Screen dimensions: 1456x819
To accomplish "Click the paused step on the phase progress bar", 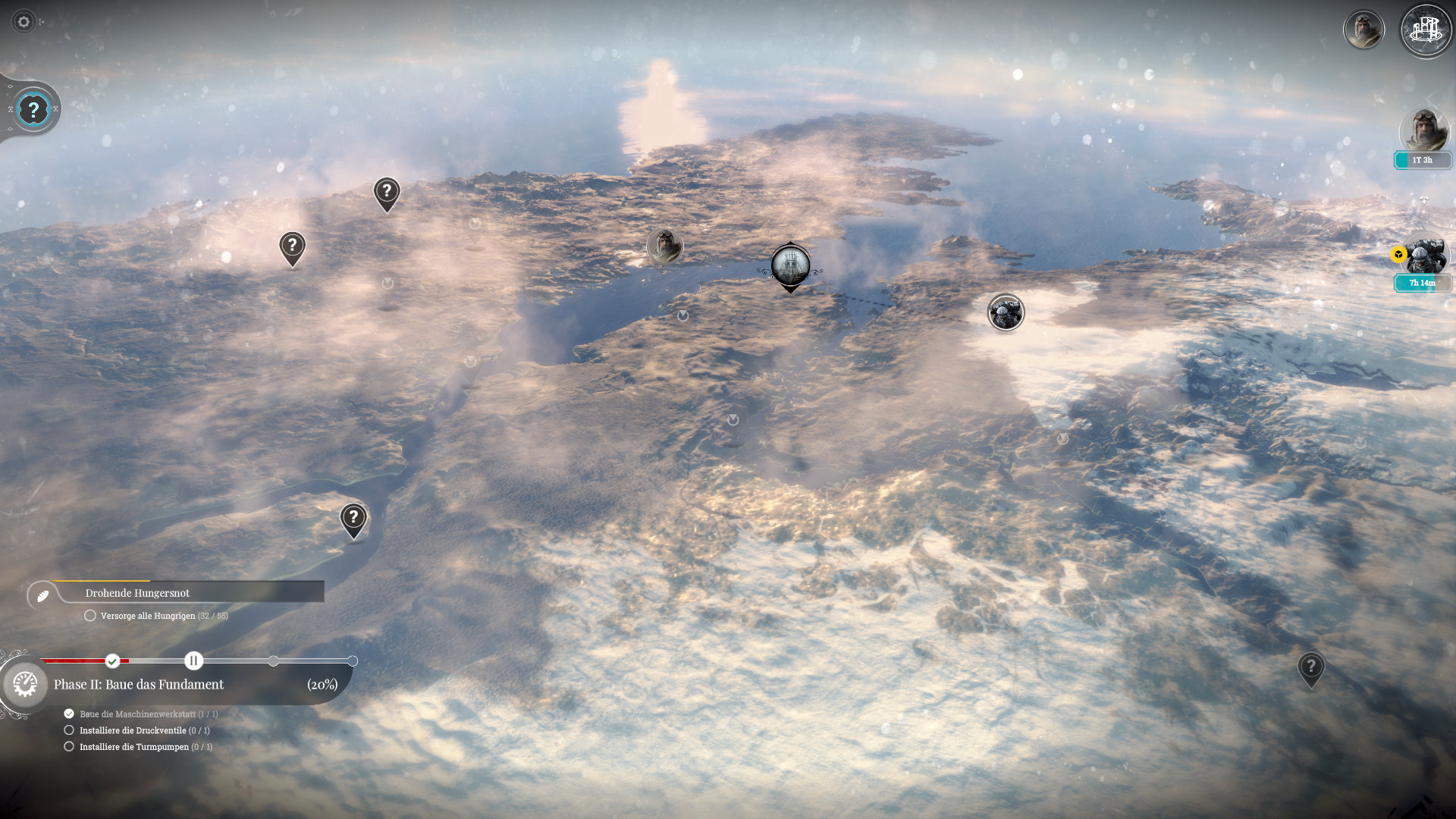I will click(193, 661).
